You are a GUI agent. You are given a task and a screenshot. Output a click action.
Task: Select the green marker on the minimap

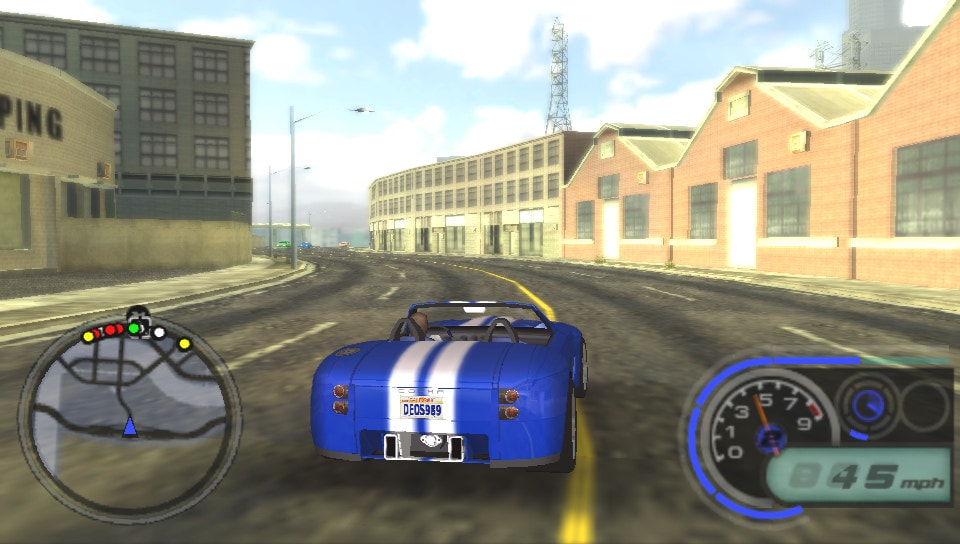(x=133, y=328)
